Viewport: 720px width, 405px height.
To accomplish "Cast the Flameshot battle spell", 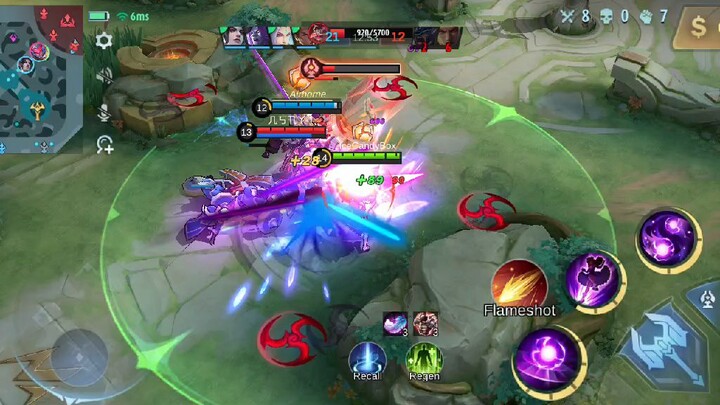I will (x=519, y=283).
